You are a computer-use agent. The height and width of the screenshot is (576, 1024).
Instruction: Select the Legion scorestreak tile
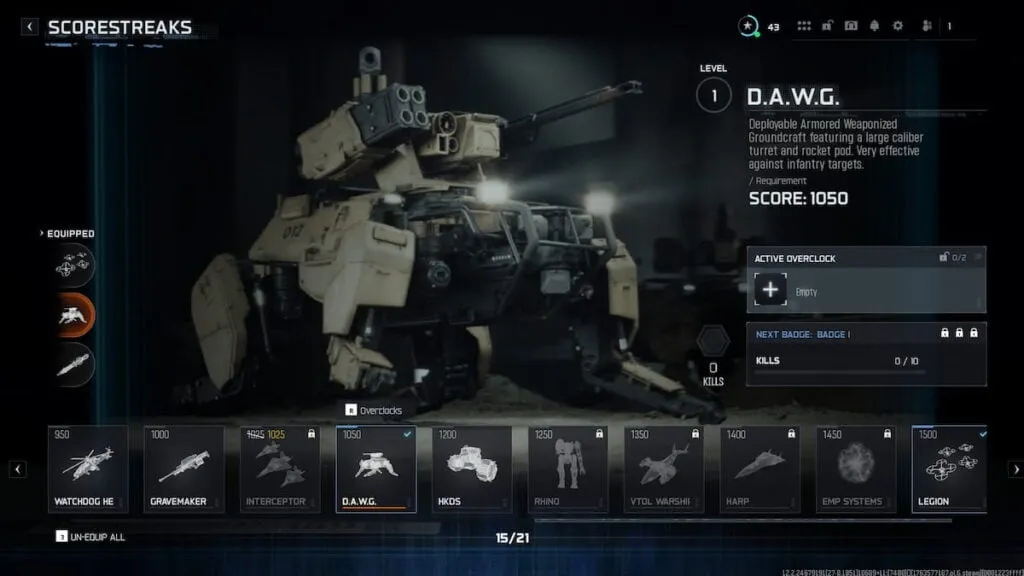pos(949,468)
